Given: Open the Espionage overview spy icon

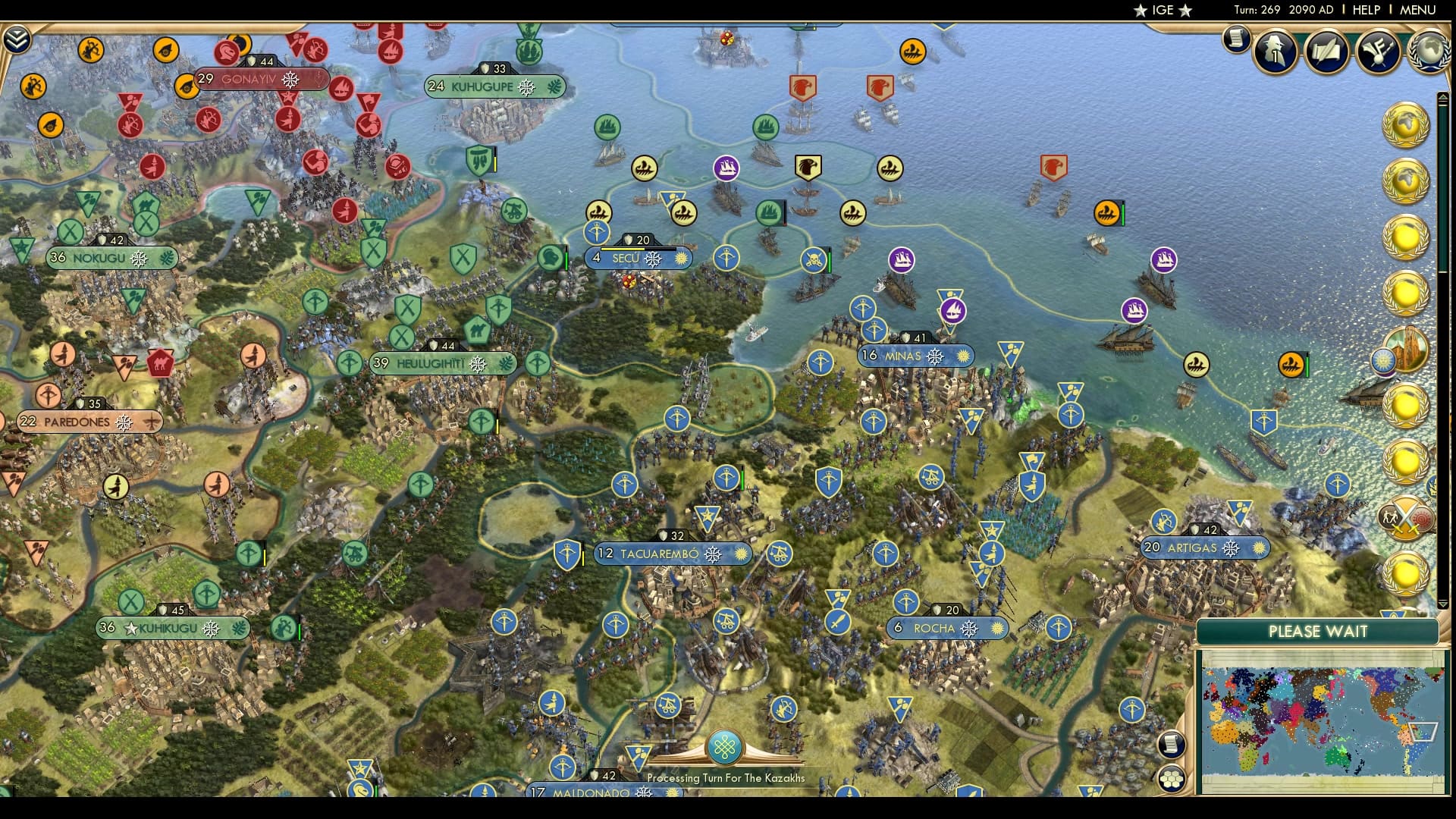Looking at the screenshot, I should (1276, 52).
